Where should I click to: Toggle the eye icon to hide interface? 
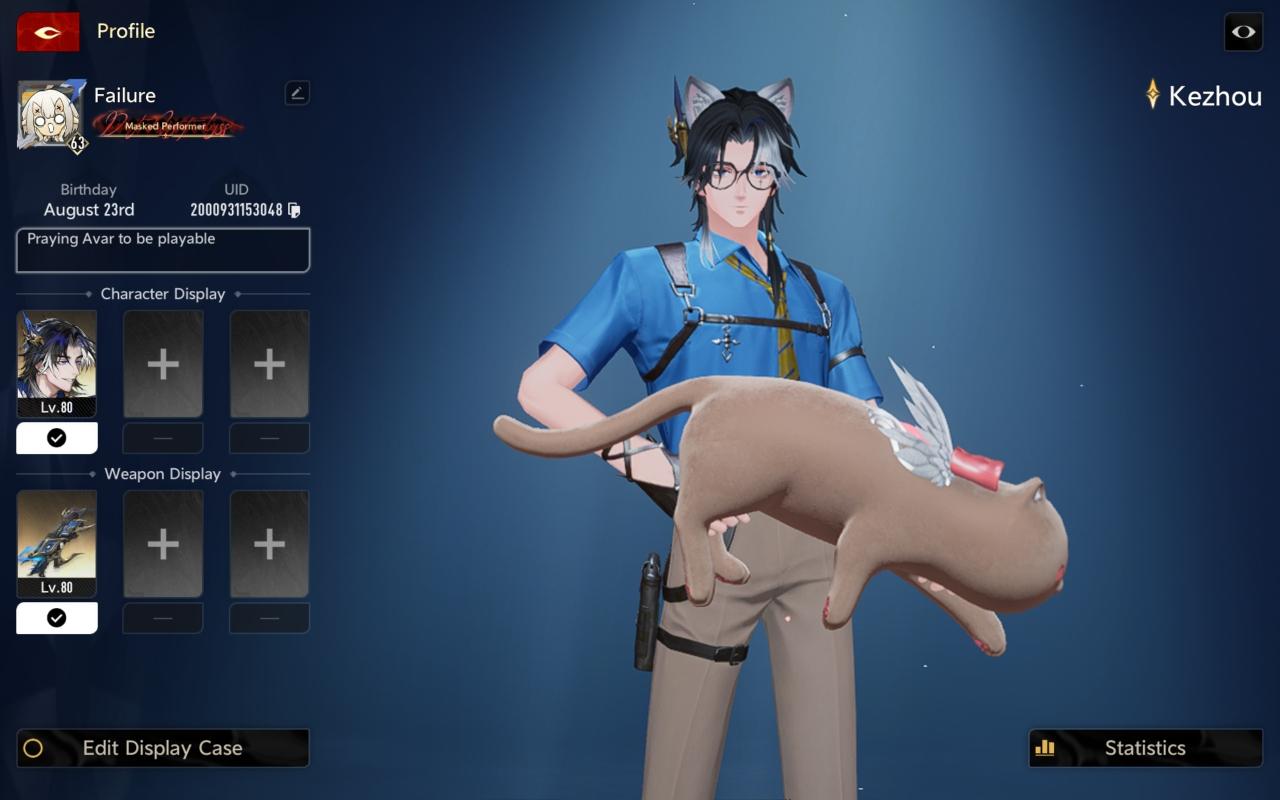click(1243, 32)
